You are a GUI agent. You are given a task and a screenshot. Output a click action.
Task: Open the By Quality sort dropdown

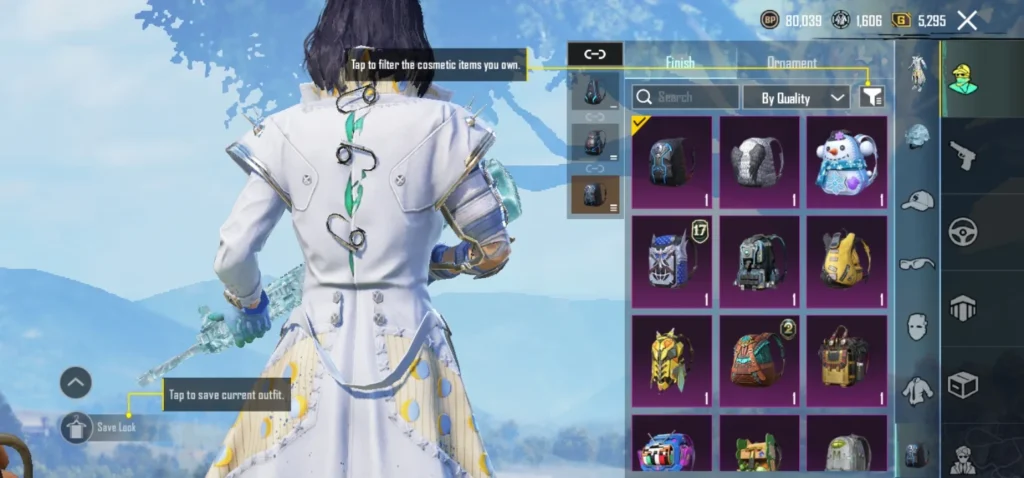(x=796, y=97)
